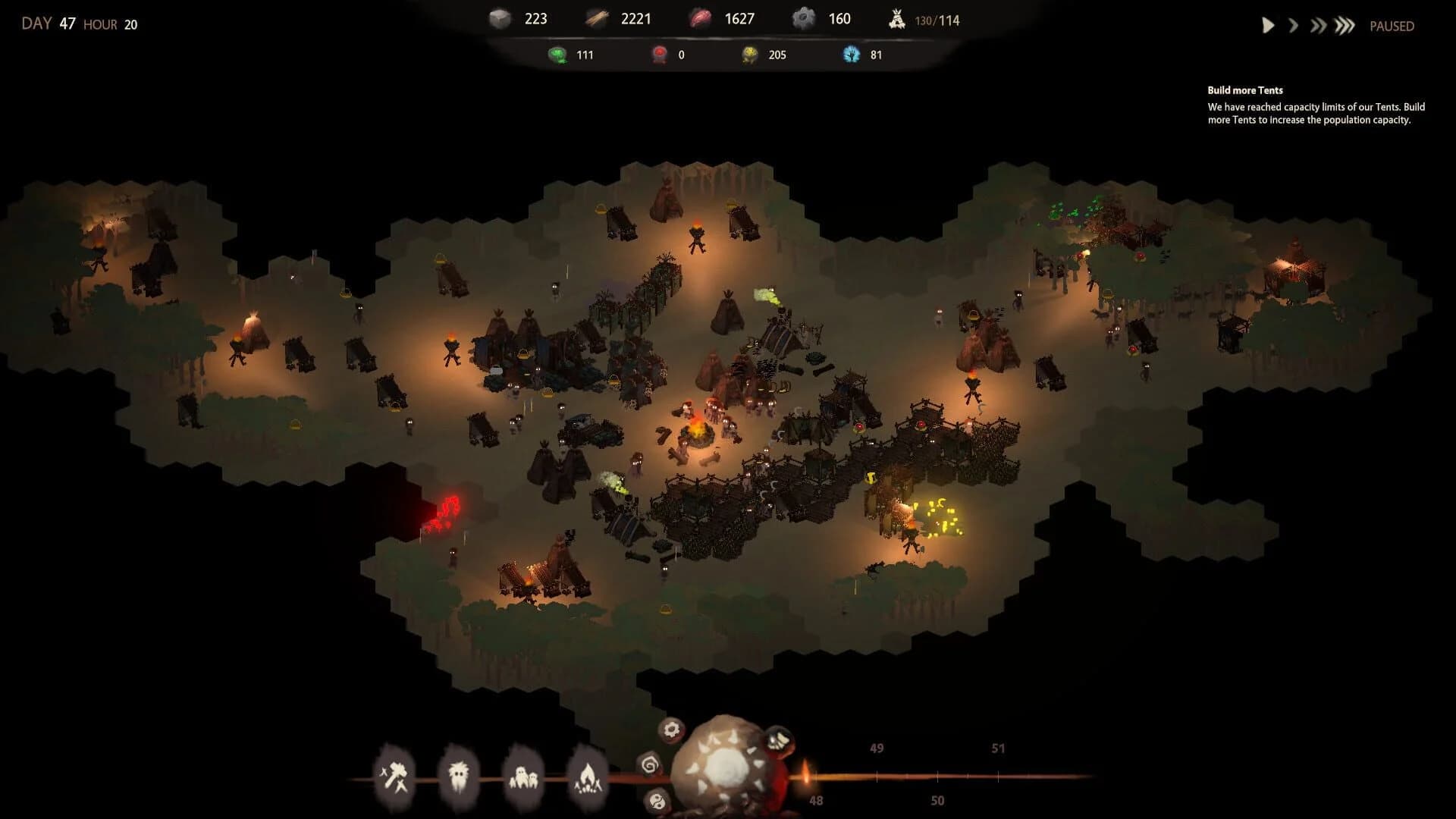Screen dimensions: 1456x819
Task: Unpause by clicking the single play arrow
Action: [x=1267, y=25]
